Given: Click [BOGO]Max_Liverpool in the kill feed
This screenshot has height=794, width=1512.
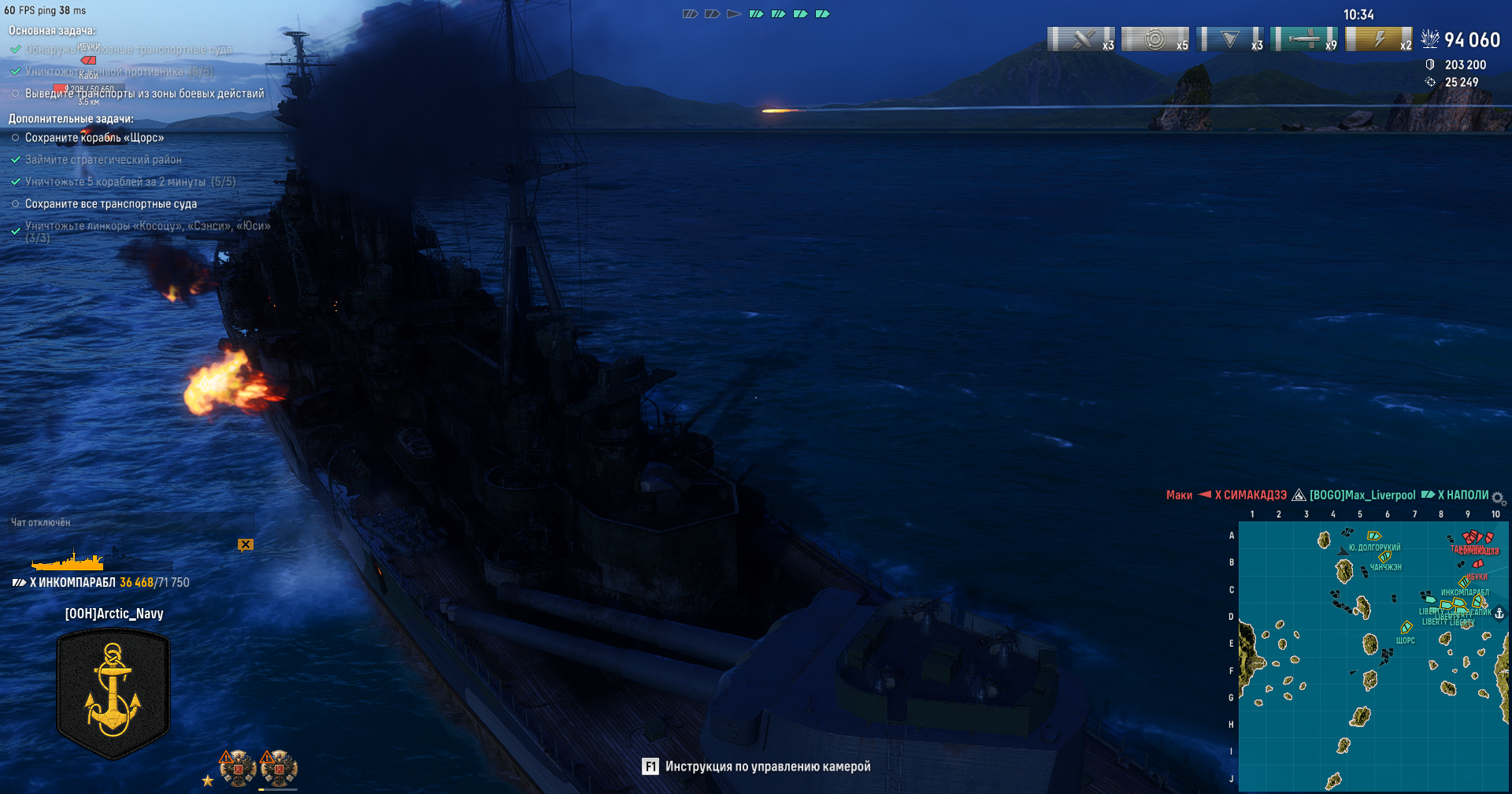Looking at the screenshot, I should tap(1362, 495).
